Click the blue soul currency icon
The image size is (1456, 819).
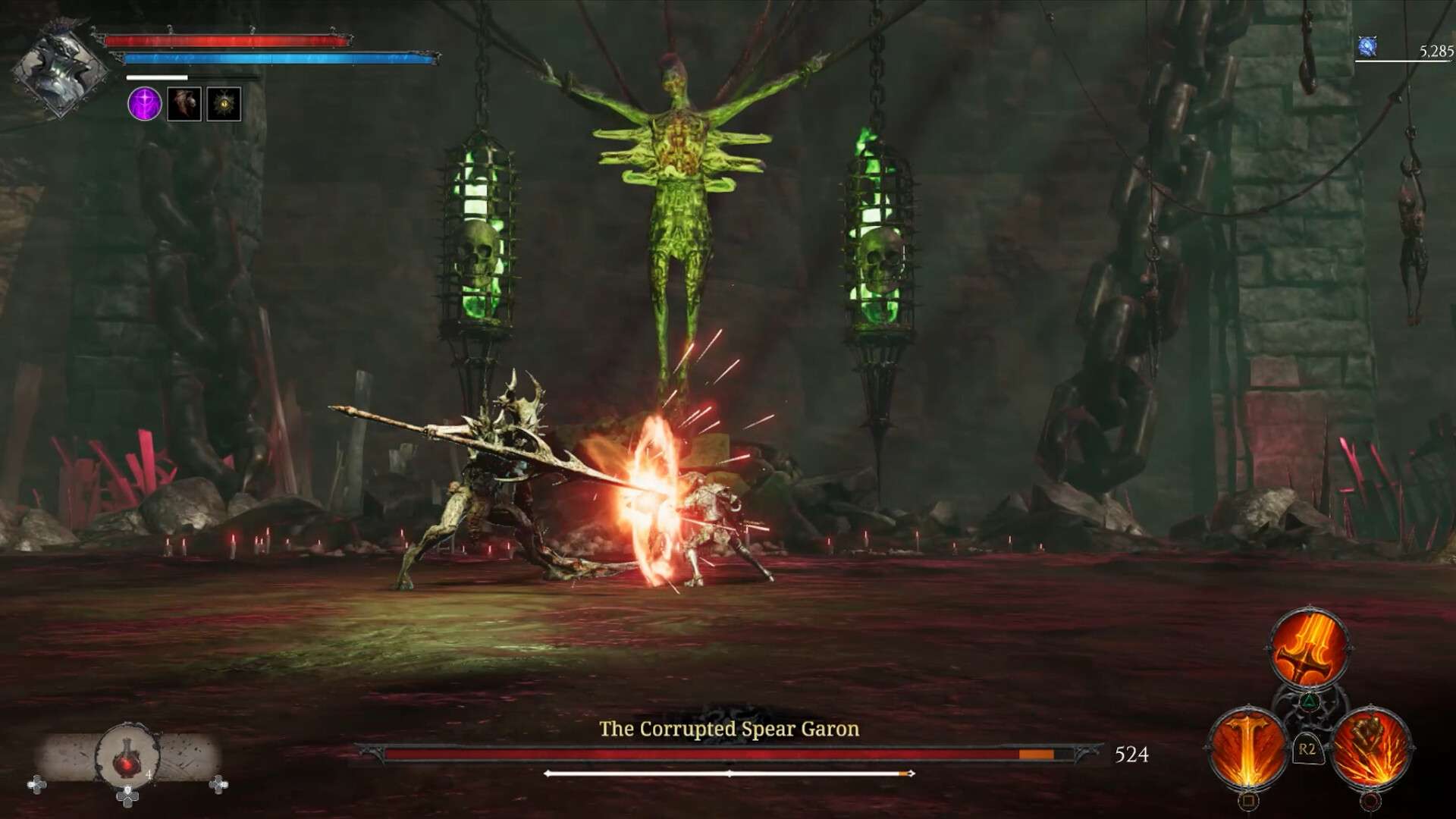tap(1367, 47)
